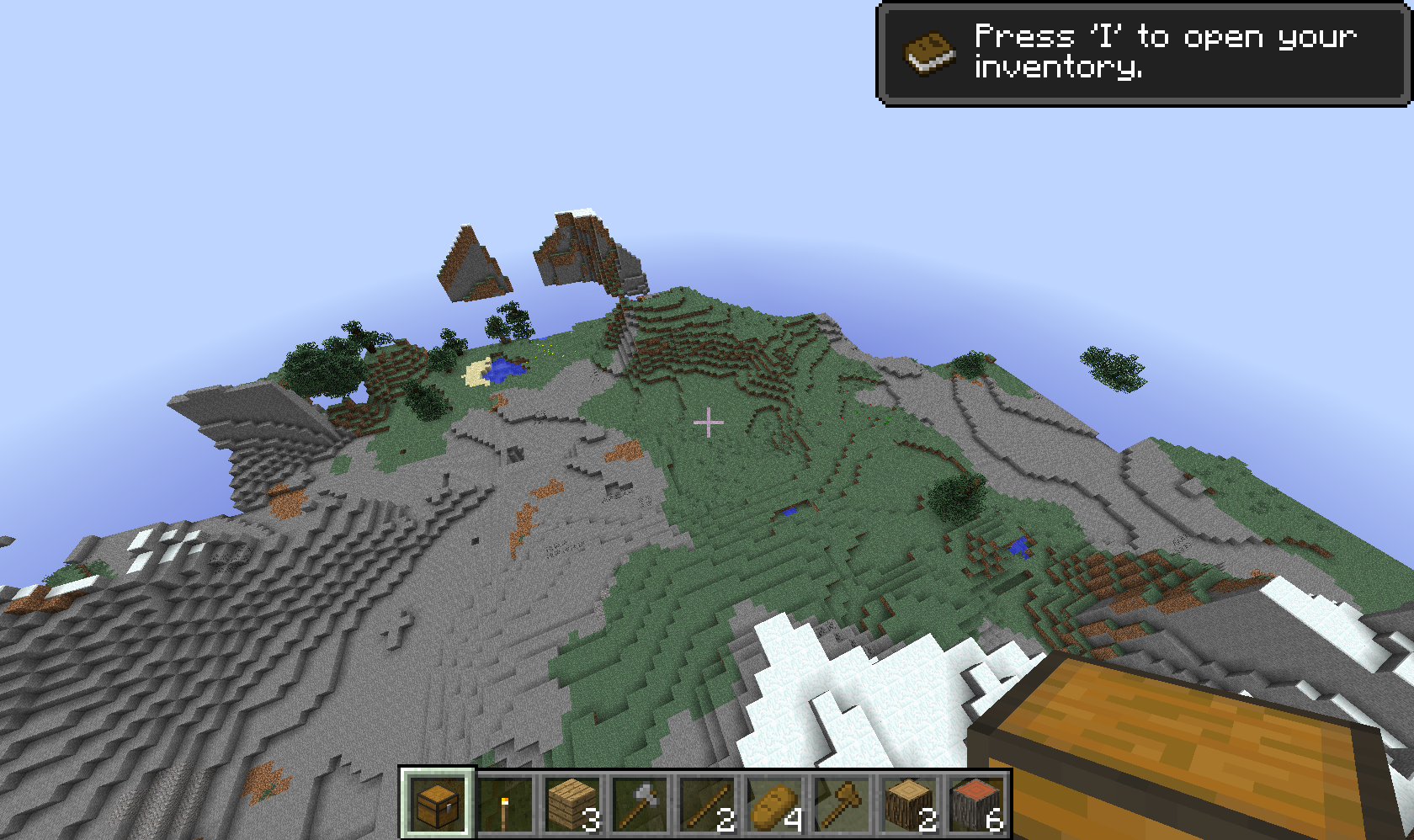
Task: Choose the wooden planks stack
Action: pos(572,804)
